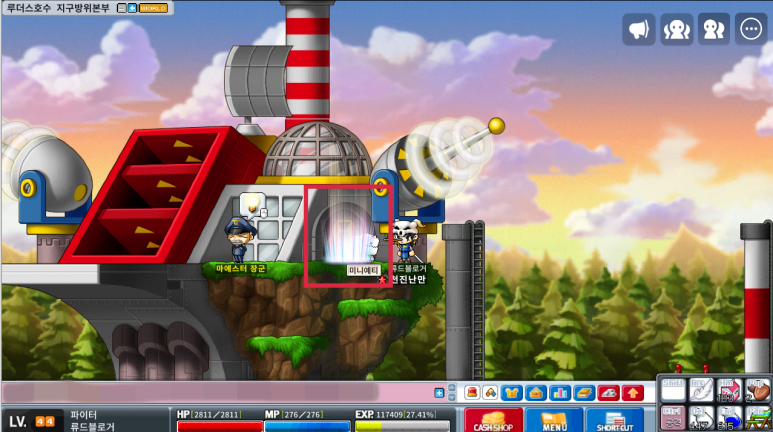Viewport: 773px width, 432px height.
Task: Open the more options ellipsis button
Action: coord(751,29)
